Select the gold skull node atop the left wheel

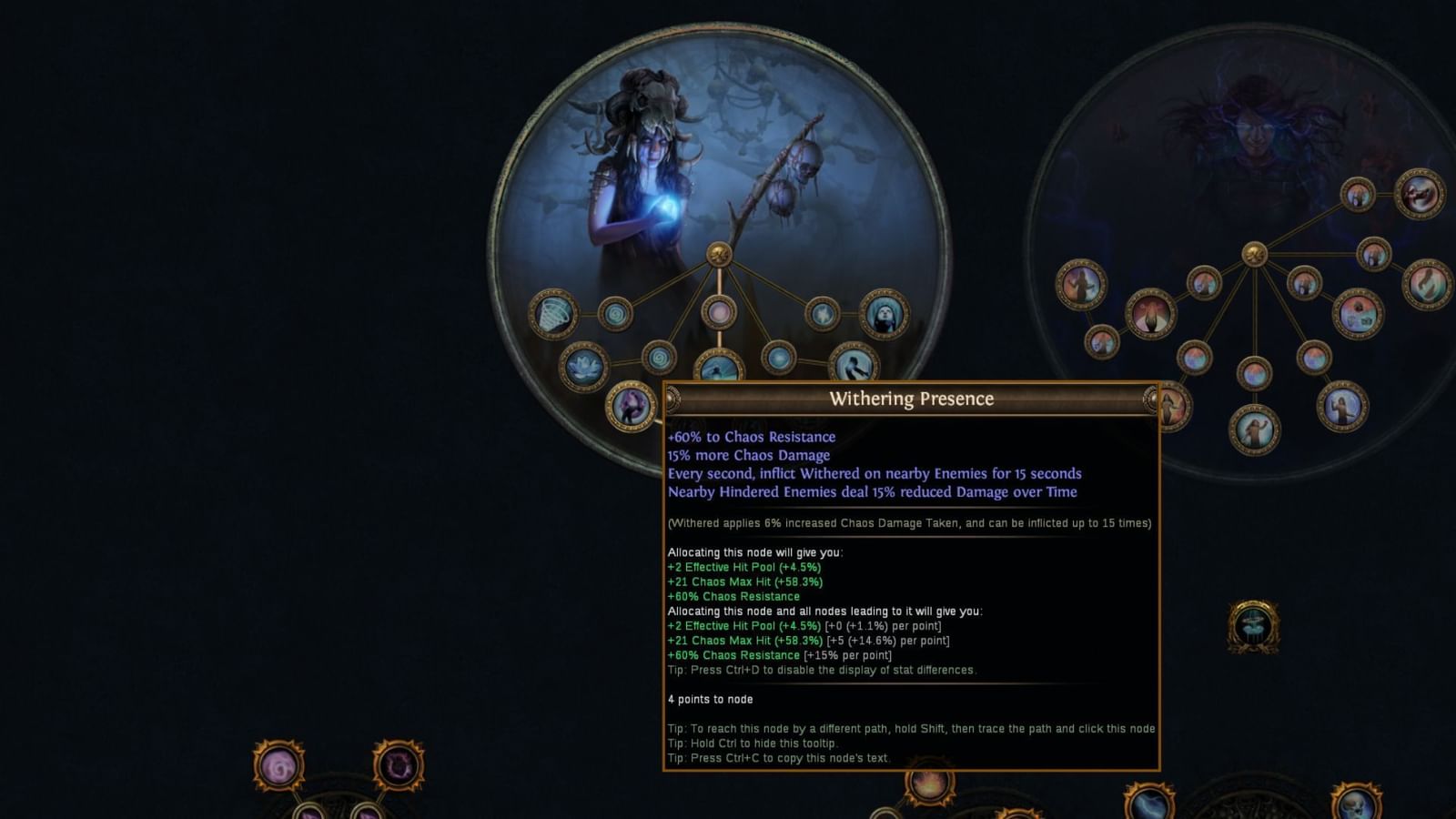tap(720, 255)
